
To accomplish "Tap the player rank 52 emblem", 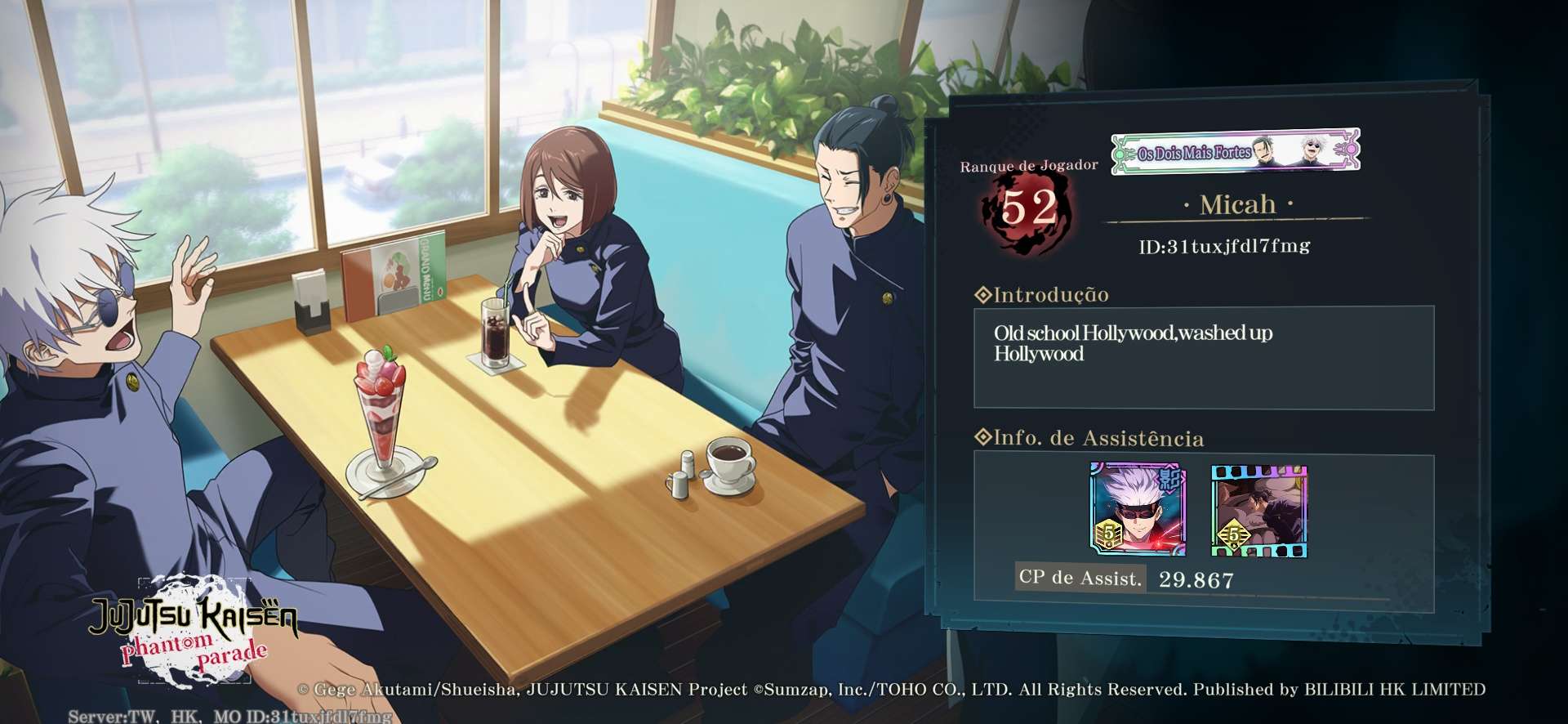I will [x=1028, y=209].
